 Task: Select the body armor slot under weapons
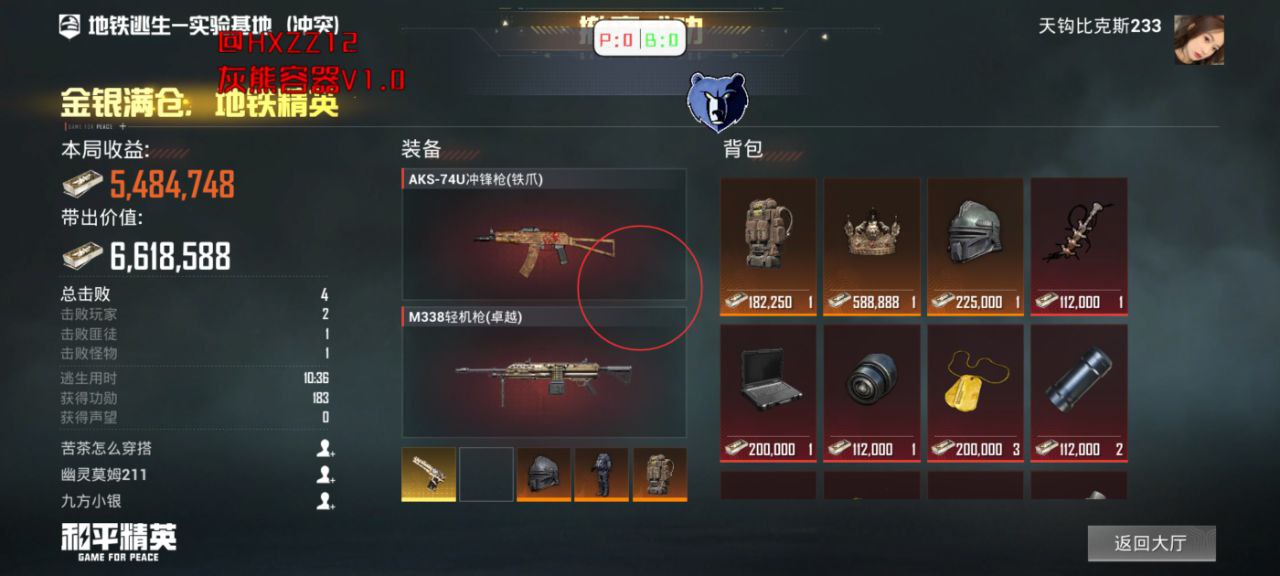pyautogui.click(x=602, y=474)
